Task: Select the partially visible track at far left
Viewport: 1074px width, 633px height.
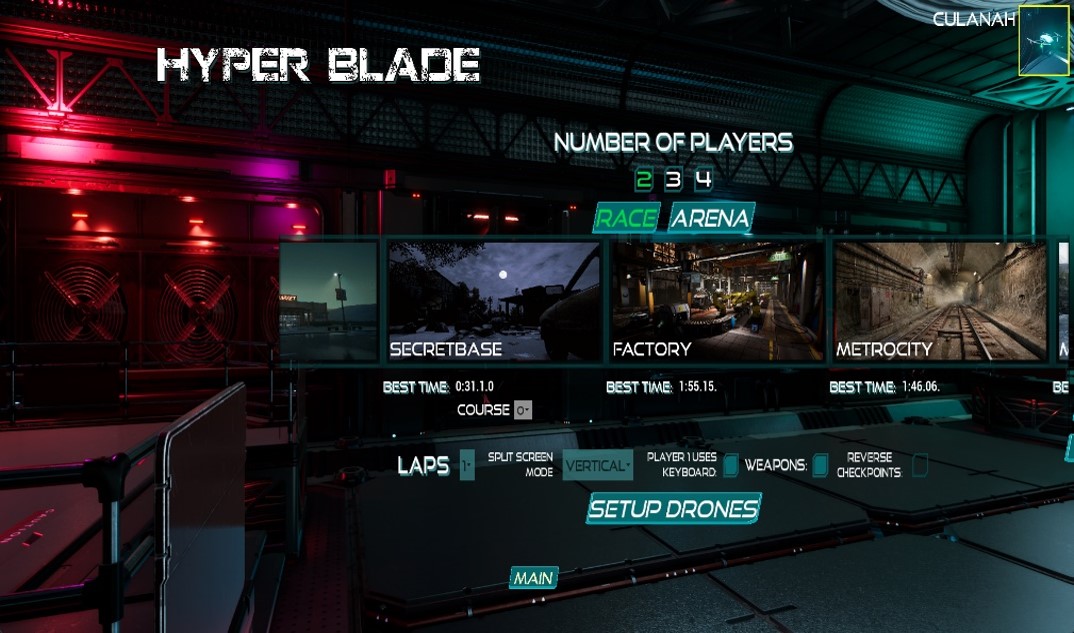Action: click(329, 300)
